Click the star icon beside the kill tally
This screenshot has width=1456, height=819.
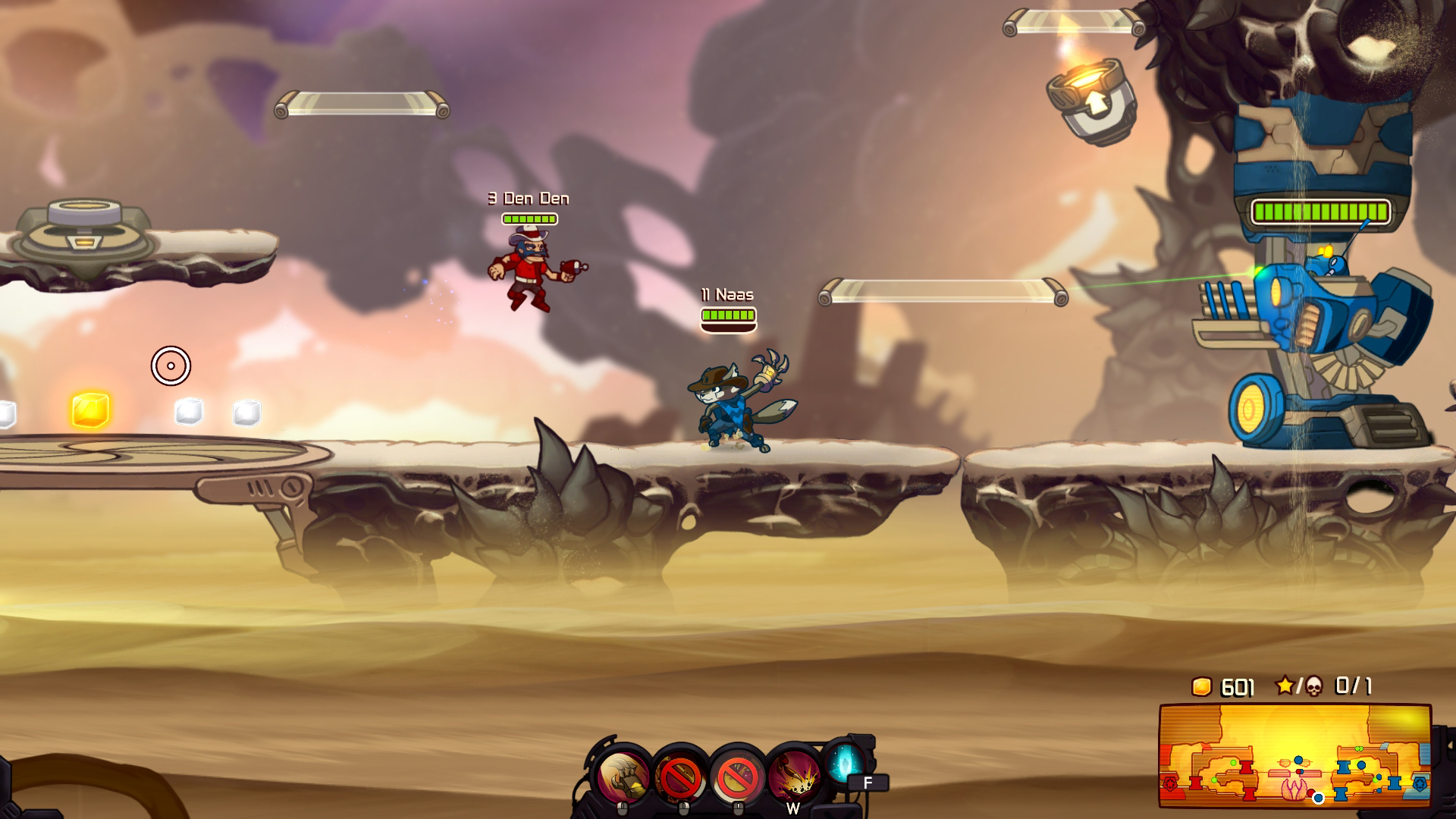[x=1286, y=686]
